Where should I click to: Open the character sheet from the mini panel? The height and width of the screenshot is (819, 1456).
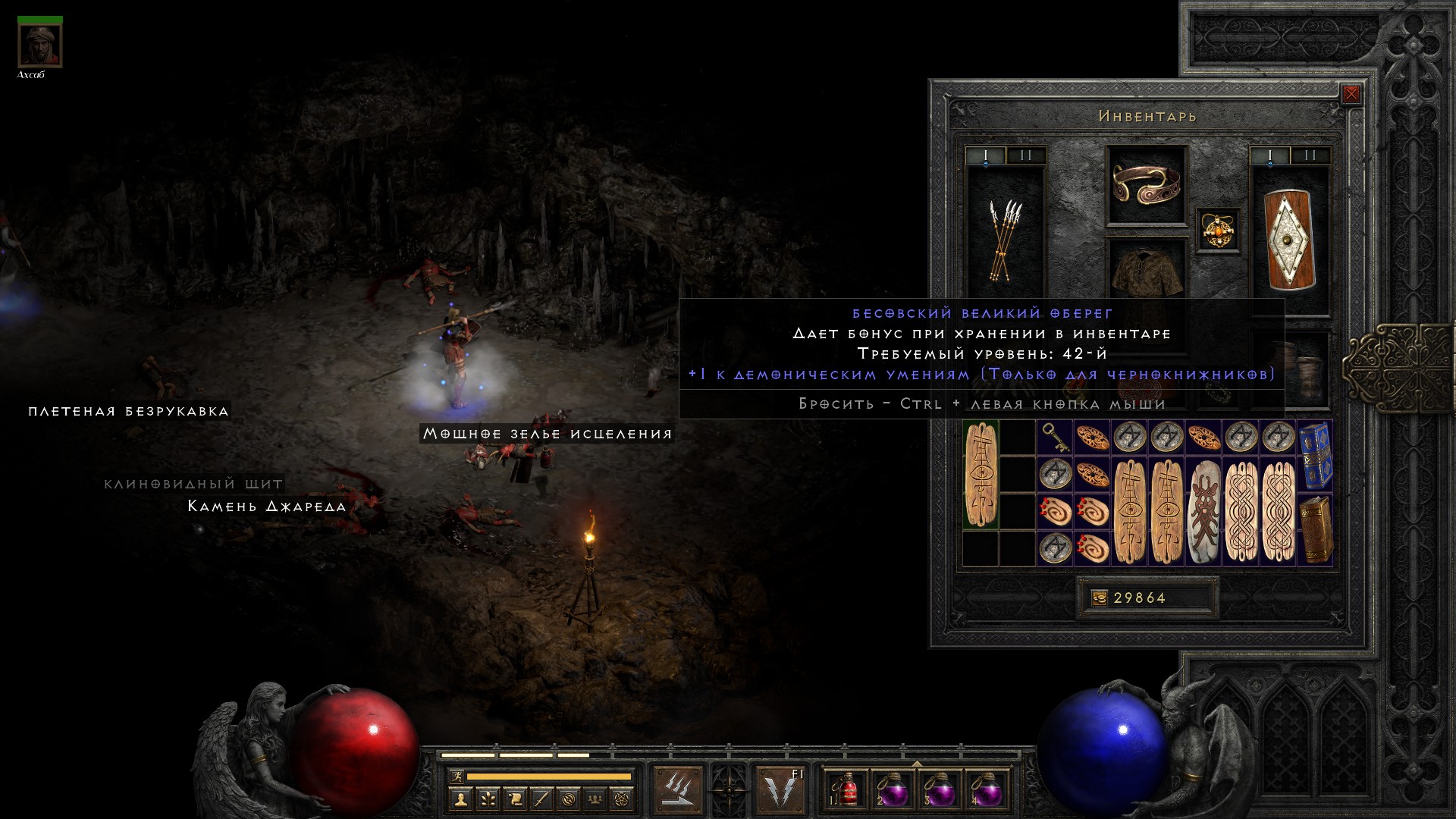[x=460, y=799]
